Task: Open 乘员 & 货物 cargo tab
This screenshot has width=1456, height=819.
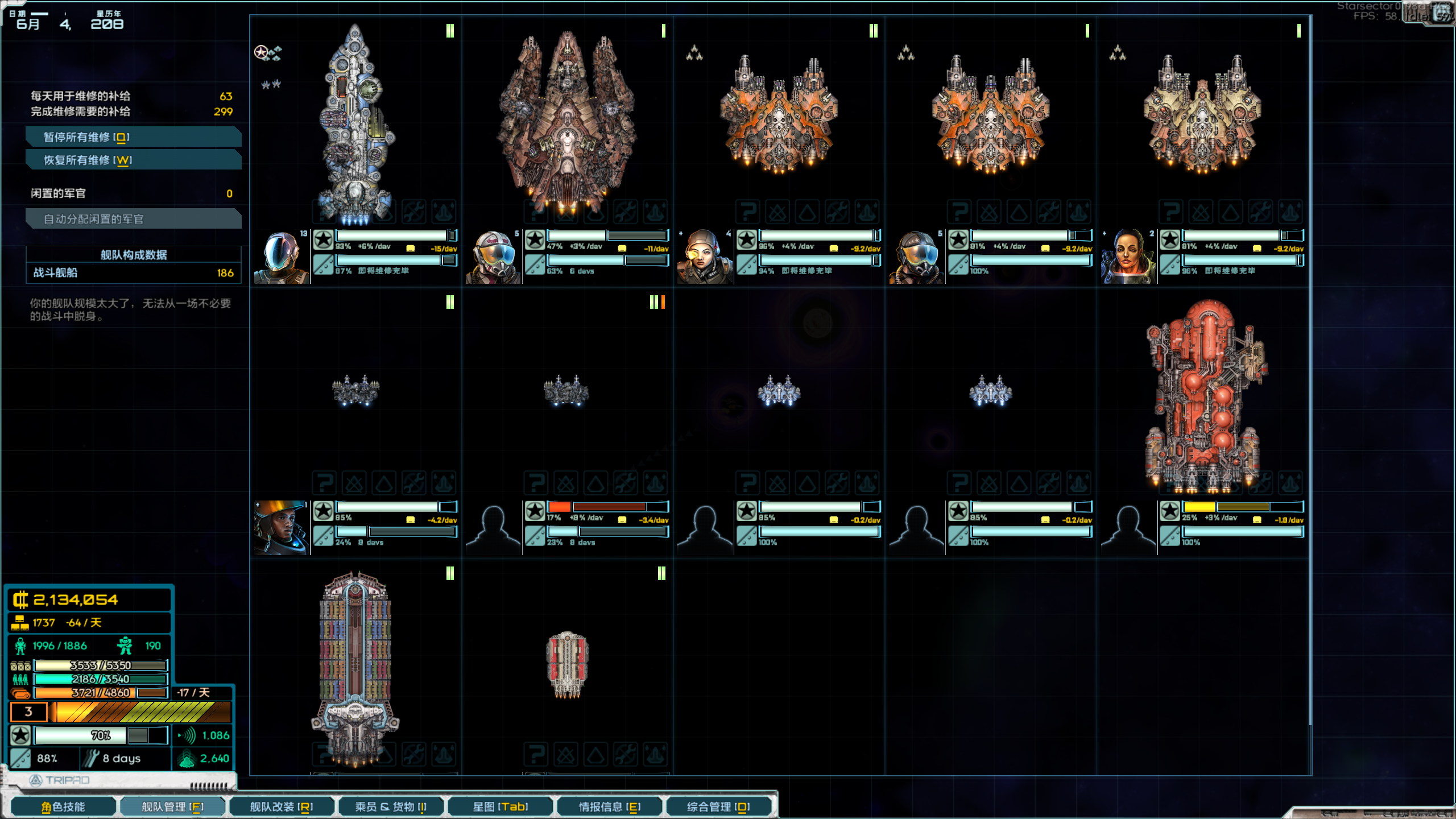Action: click(x=391, y=806)
